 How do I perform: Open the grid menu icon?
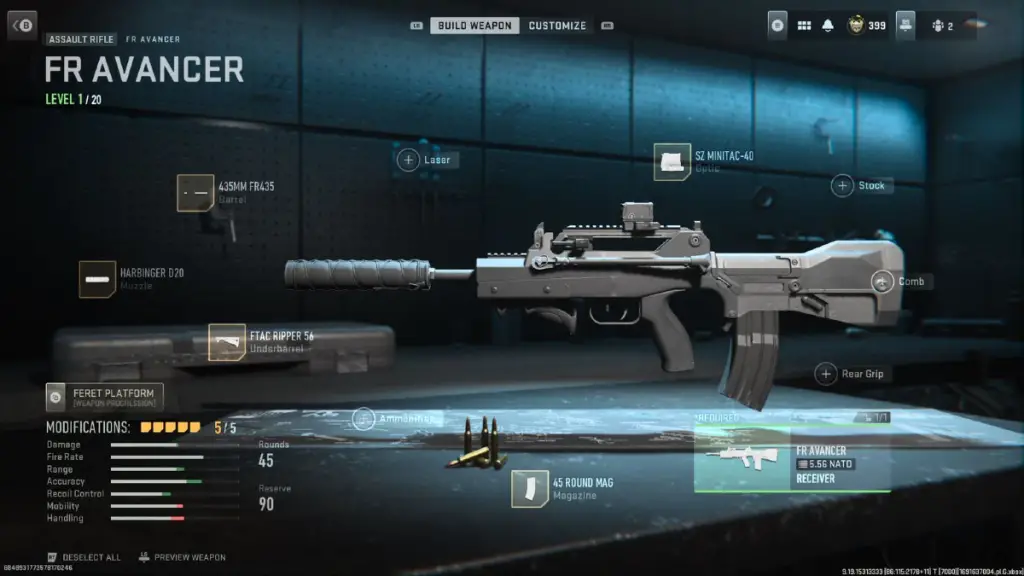[804, 26]
